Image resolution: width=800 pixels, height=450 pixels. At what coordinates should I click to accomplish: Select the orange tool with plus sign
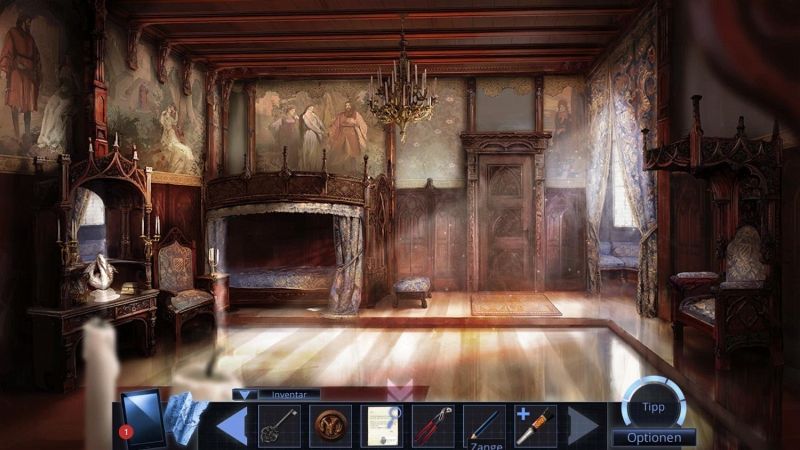(535, 425)
